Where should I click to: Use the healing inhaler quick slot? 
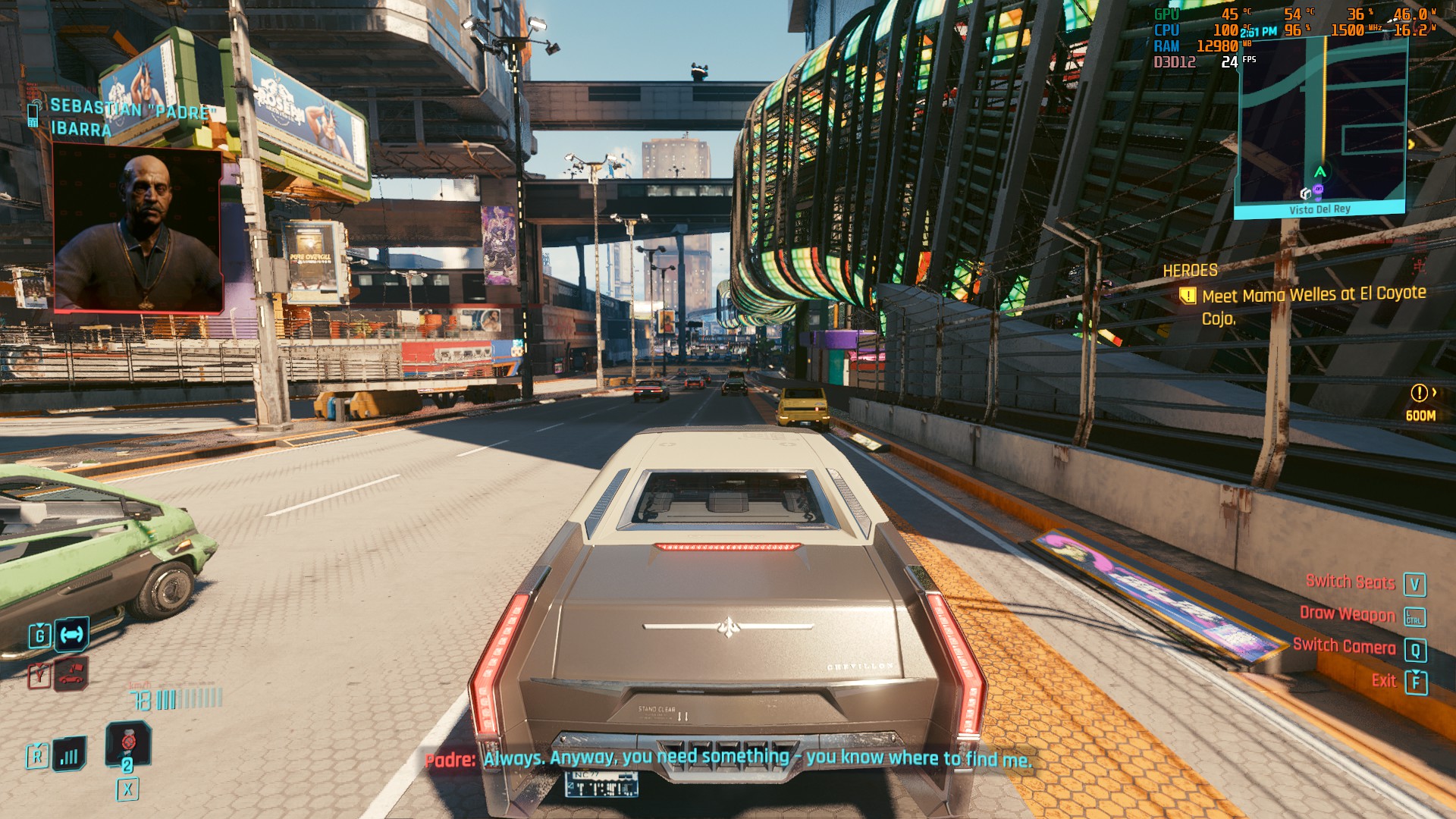[x=127, y=742]
